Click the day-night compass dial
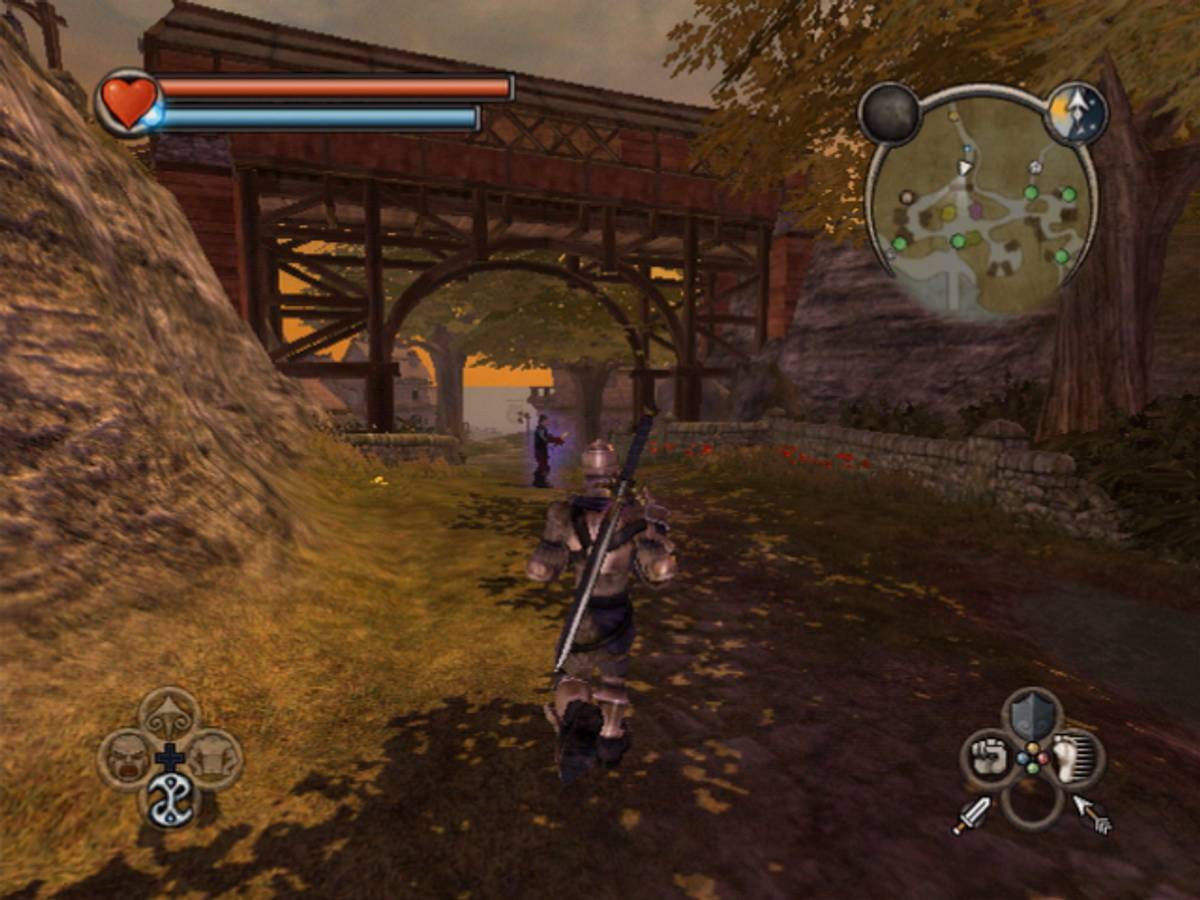Screen dimensions: 1200x900 (x=1077, y=113)
